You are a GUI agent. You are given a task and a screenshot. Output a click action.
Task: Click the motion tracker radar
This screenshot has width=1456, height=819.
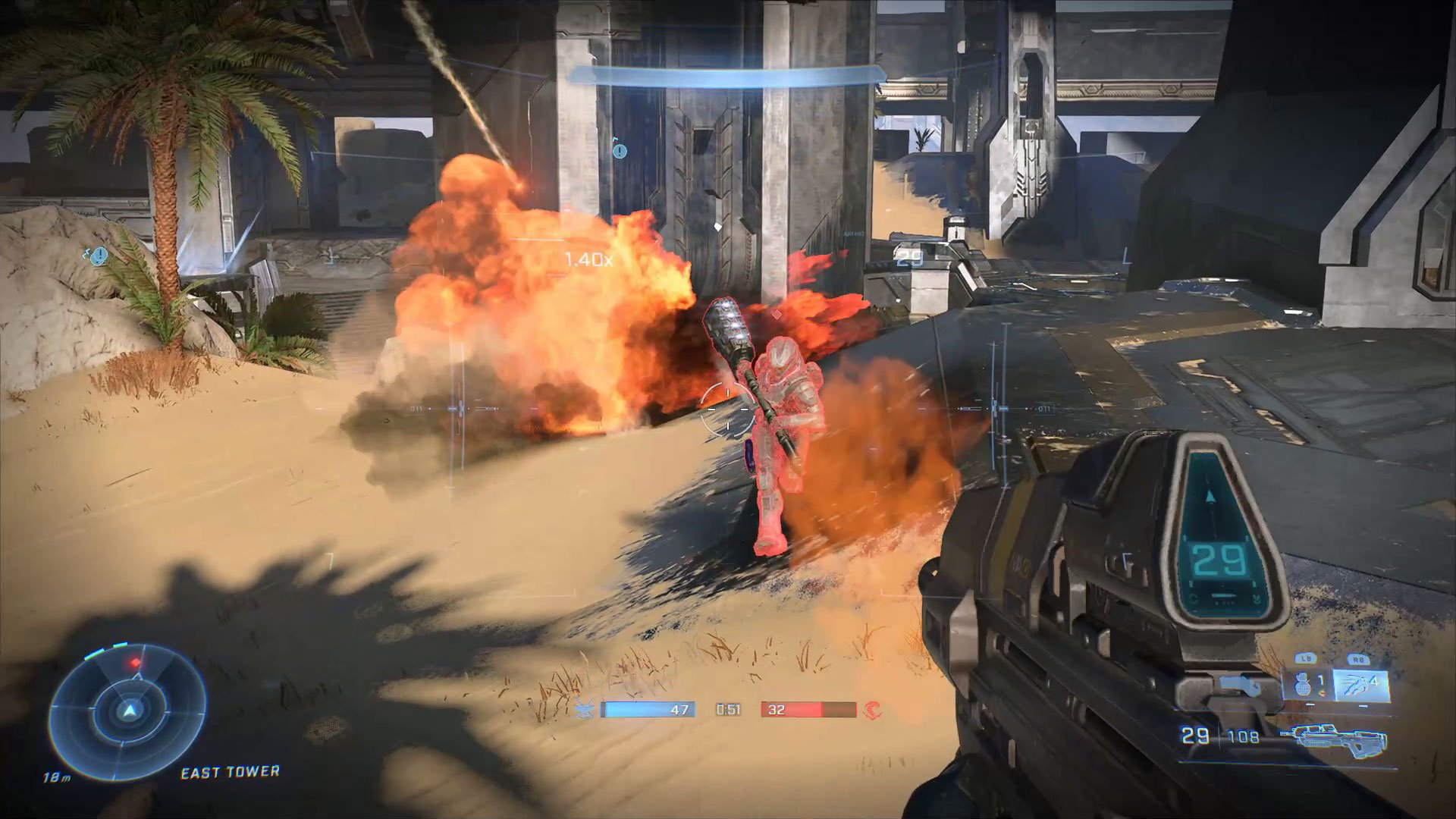tap(127, 711)
